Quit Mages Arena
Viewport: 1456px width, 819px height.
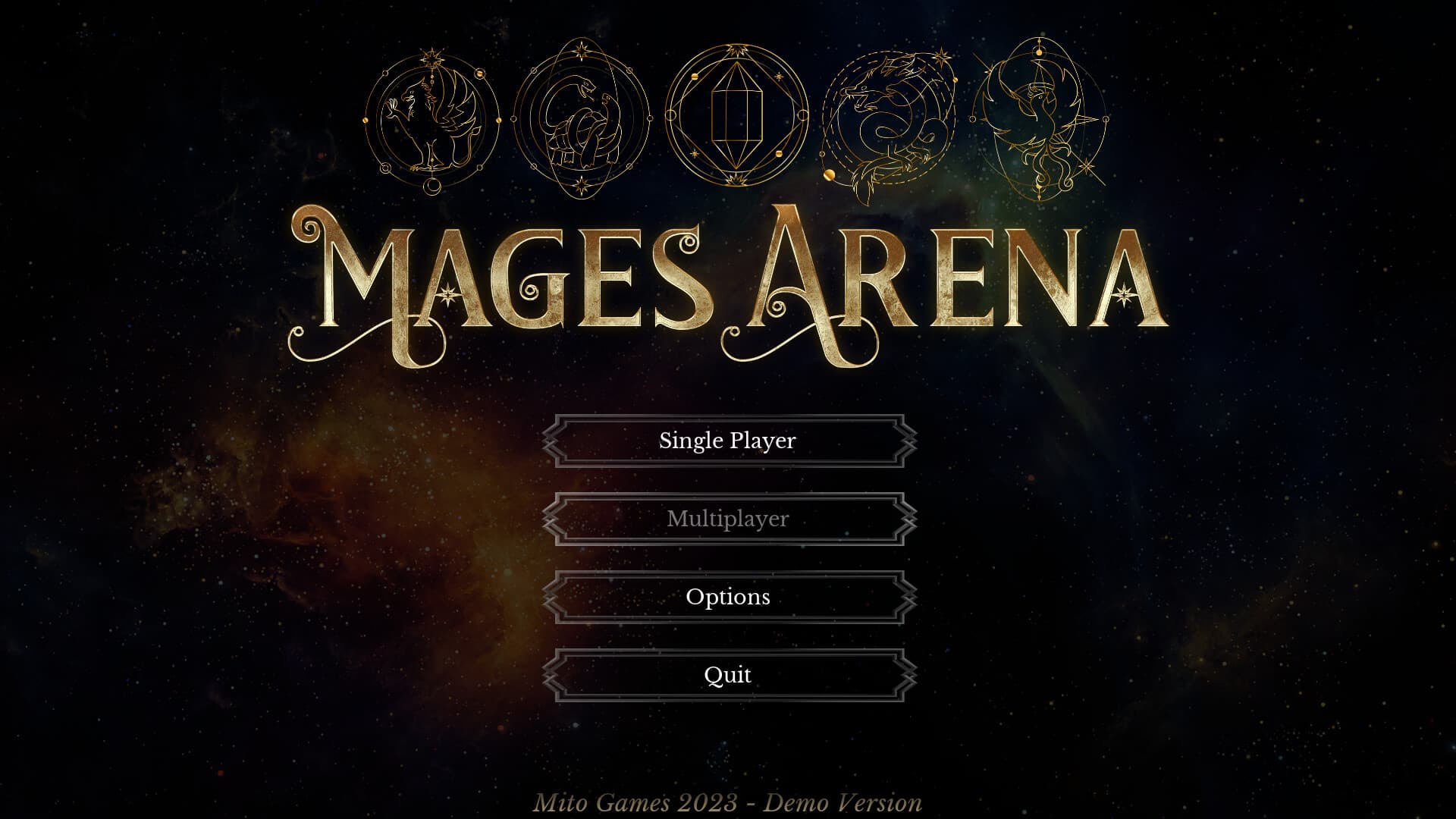tap(728, 674)
